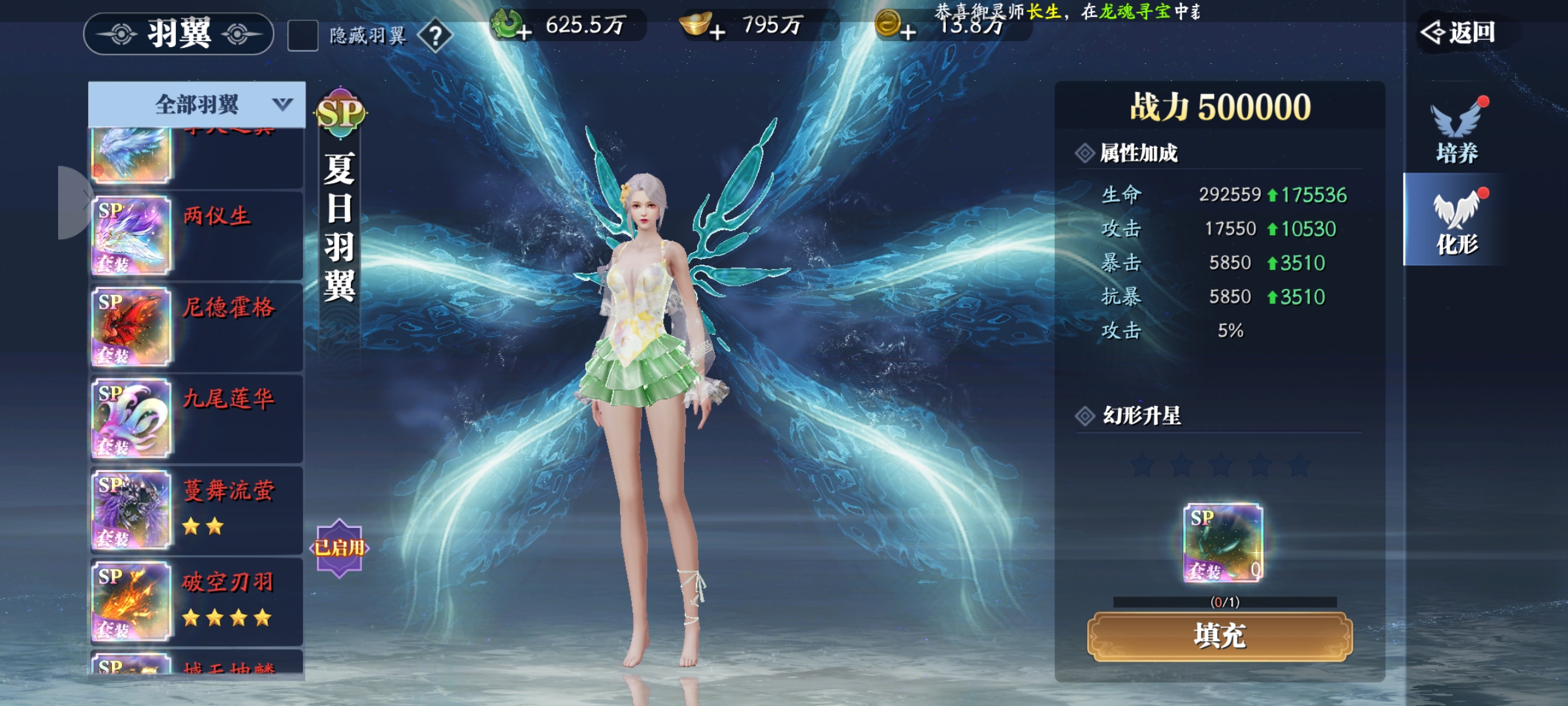1568x706 pixels.
Task: Add more gold ingots with the plus
Action: [717, 31]
